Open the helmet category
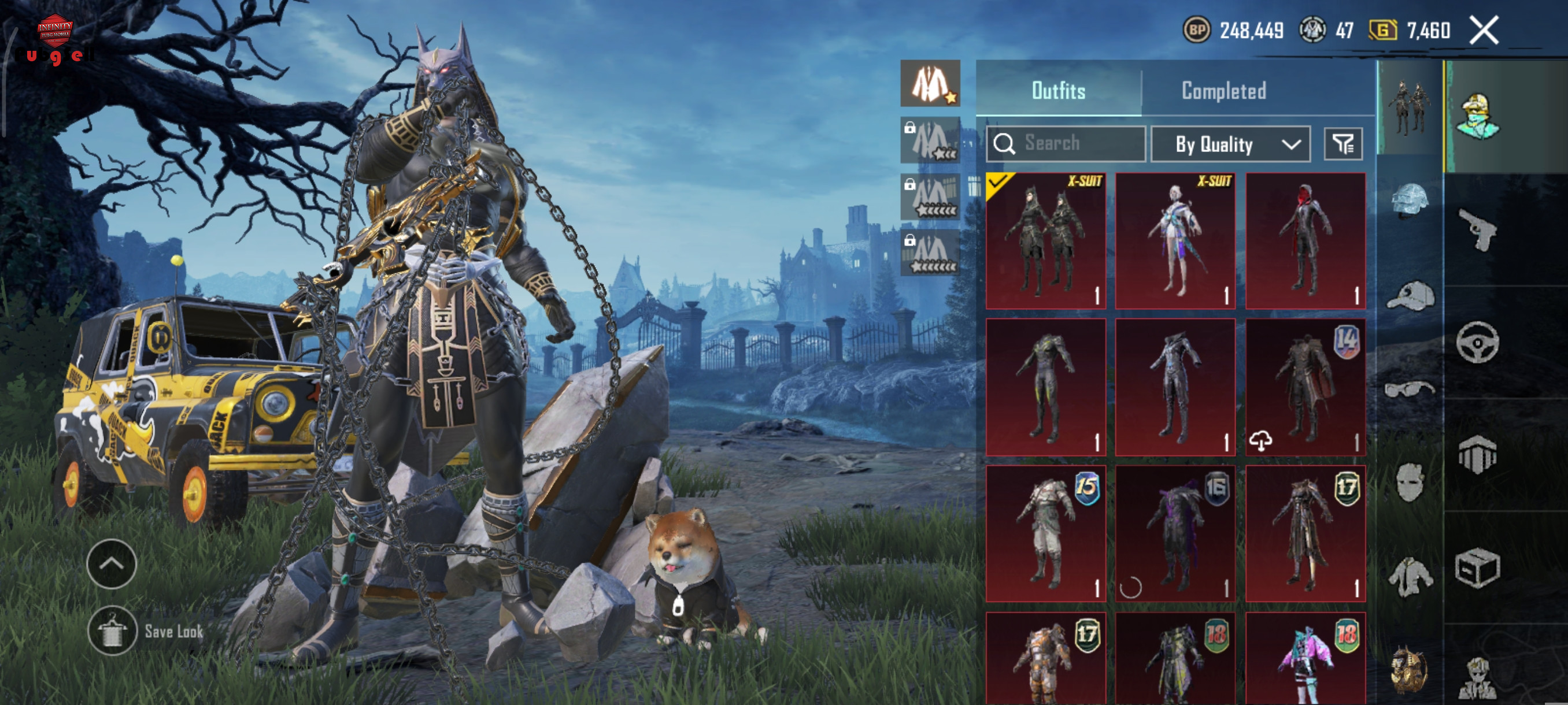Screen dimensions: 1568x705 click(1409, 199)
